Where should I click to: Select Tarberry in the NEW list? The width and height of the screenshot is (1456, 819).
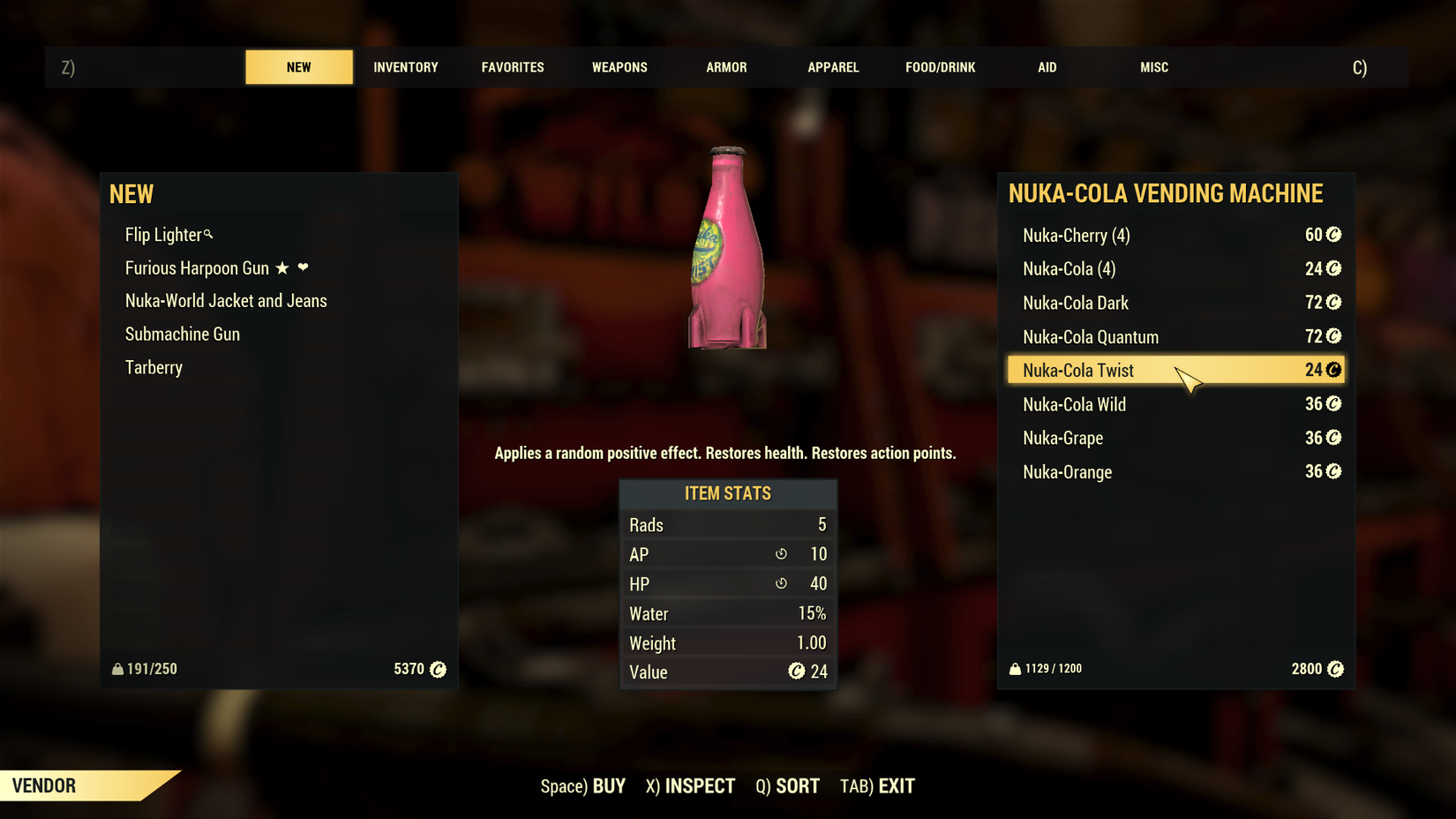pyautogui.click(x=154, y=367)
